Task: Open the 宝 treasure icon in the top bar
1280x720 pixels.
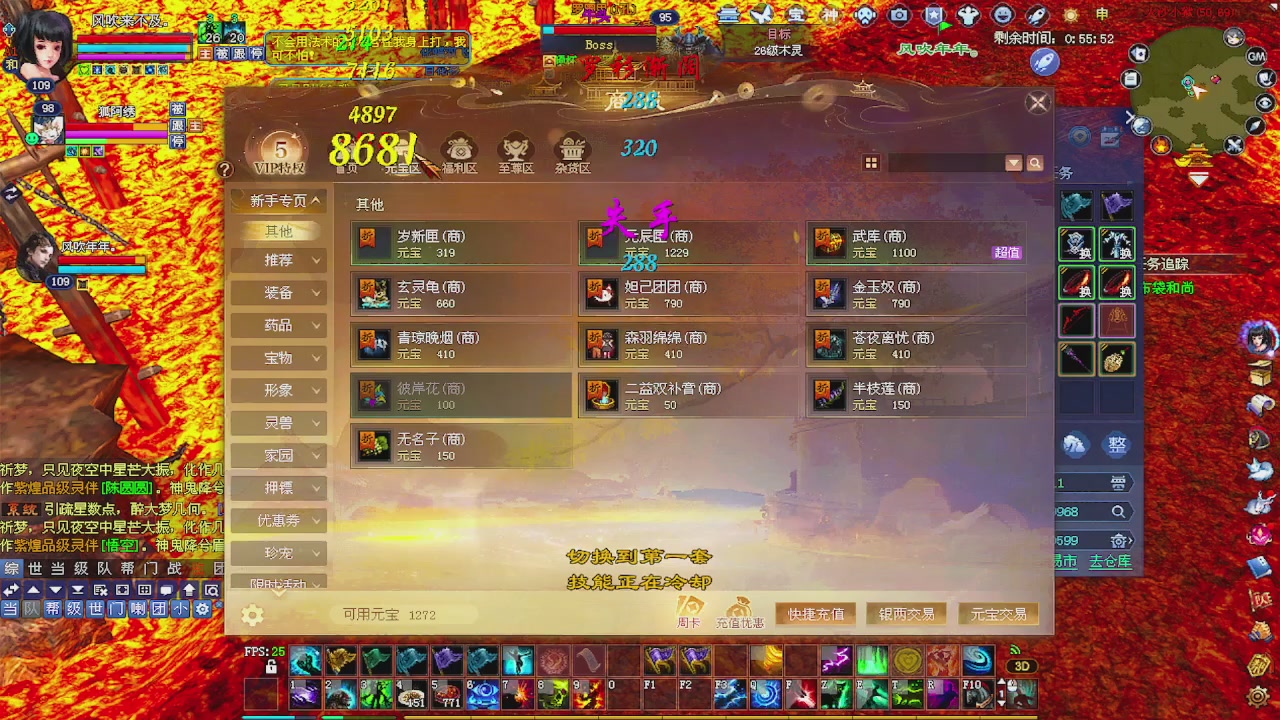Action: pyautogui.click(x=796, y=14)
